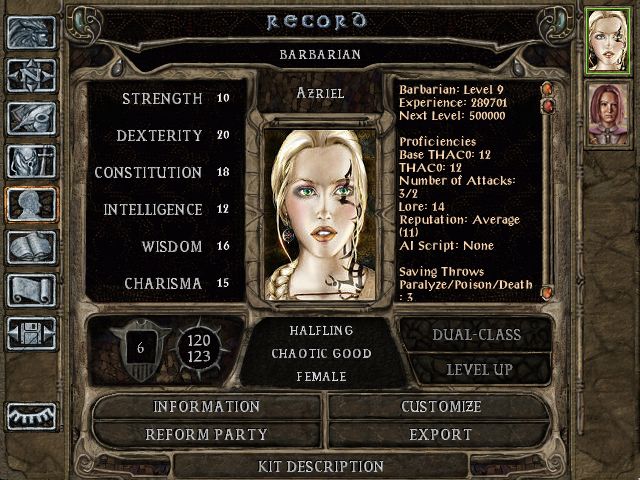Open the Information panel

tap(206, 407)
